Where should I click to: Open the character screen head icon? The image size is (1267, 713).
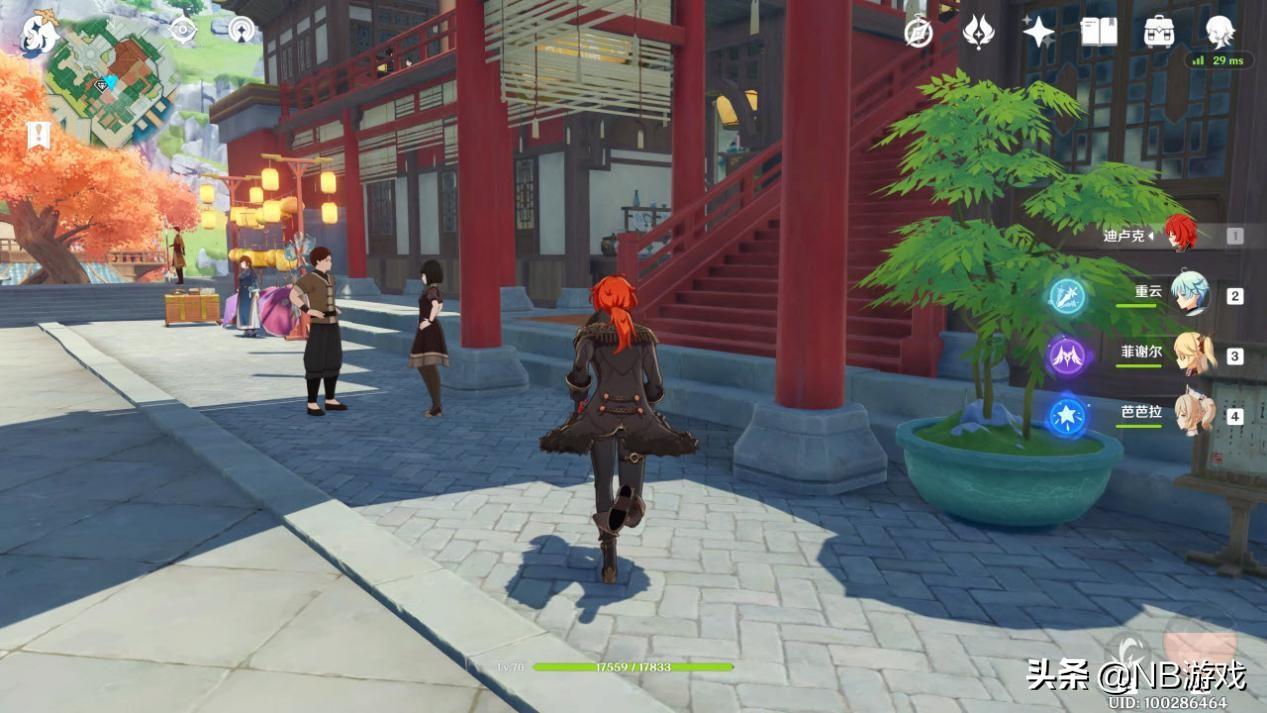1220,31
